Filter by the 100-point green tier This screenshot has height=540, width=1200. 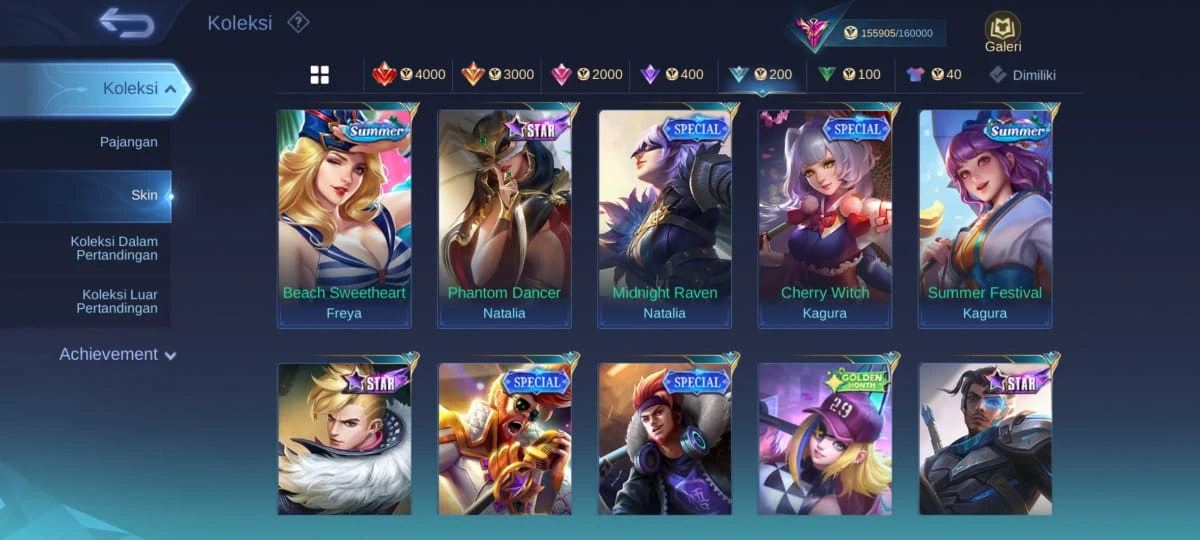pos(849,74)
